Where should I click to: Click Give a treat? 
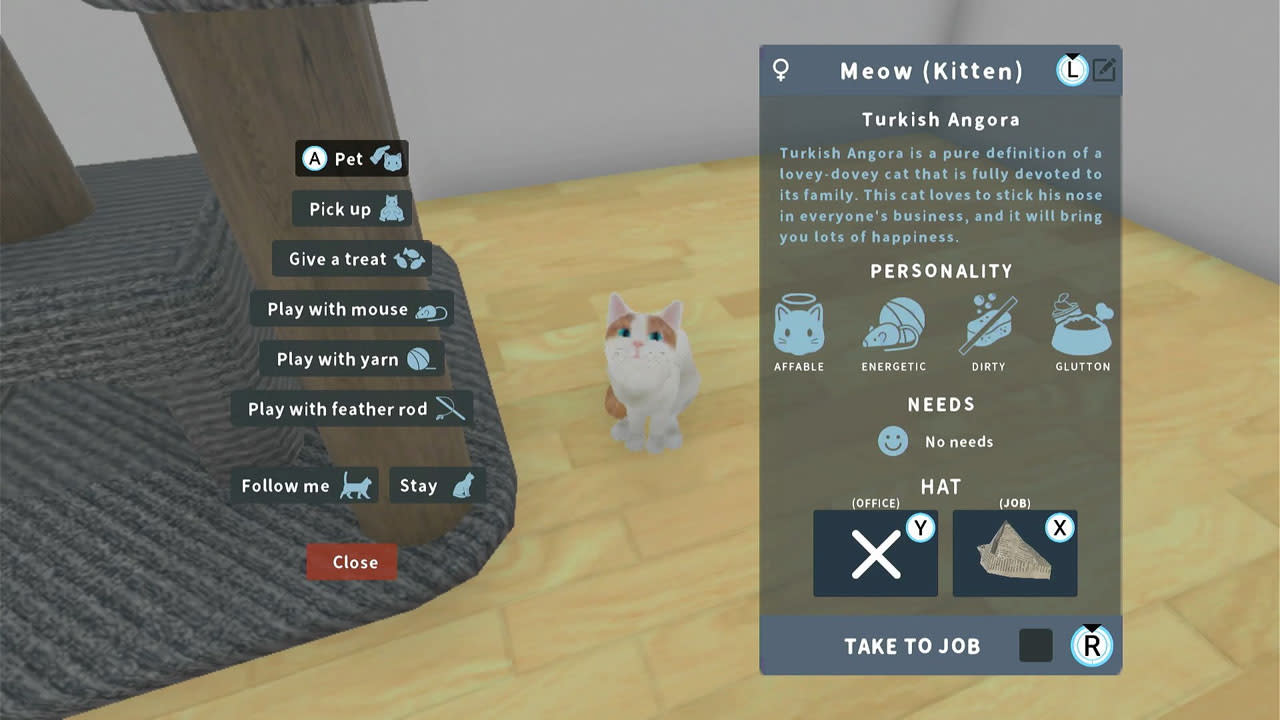click(351, 258)
